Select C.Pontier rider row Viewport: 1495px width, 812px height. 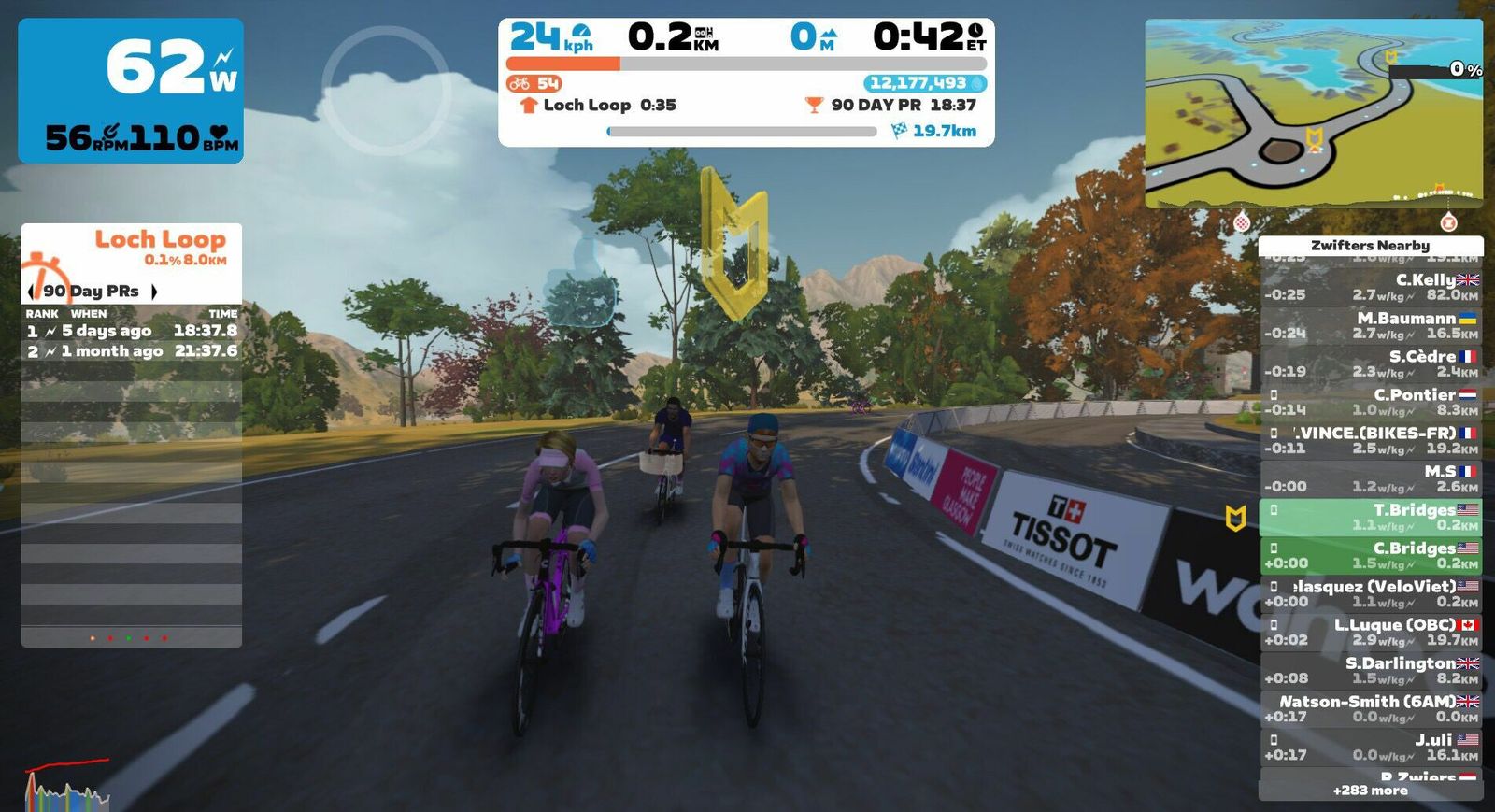[x=1371, y=402]
